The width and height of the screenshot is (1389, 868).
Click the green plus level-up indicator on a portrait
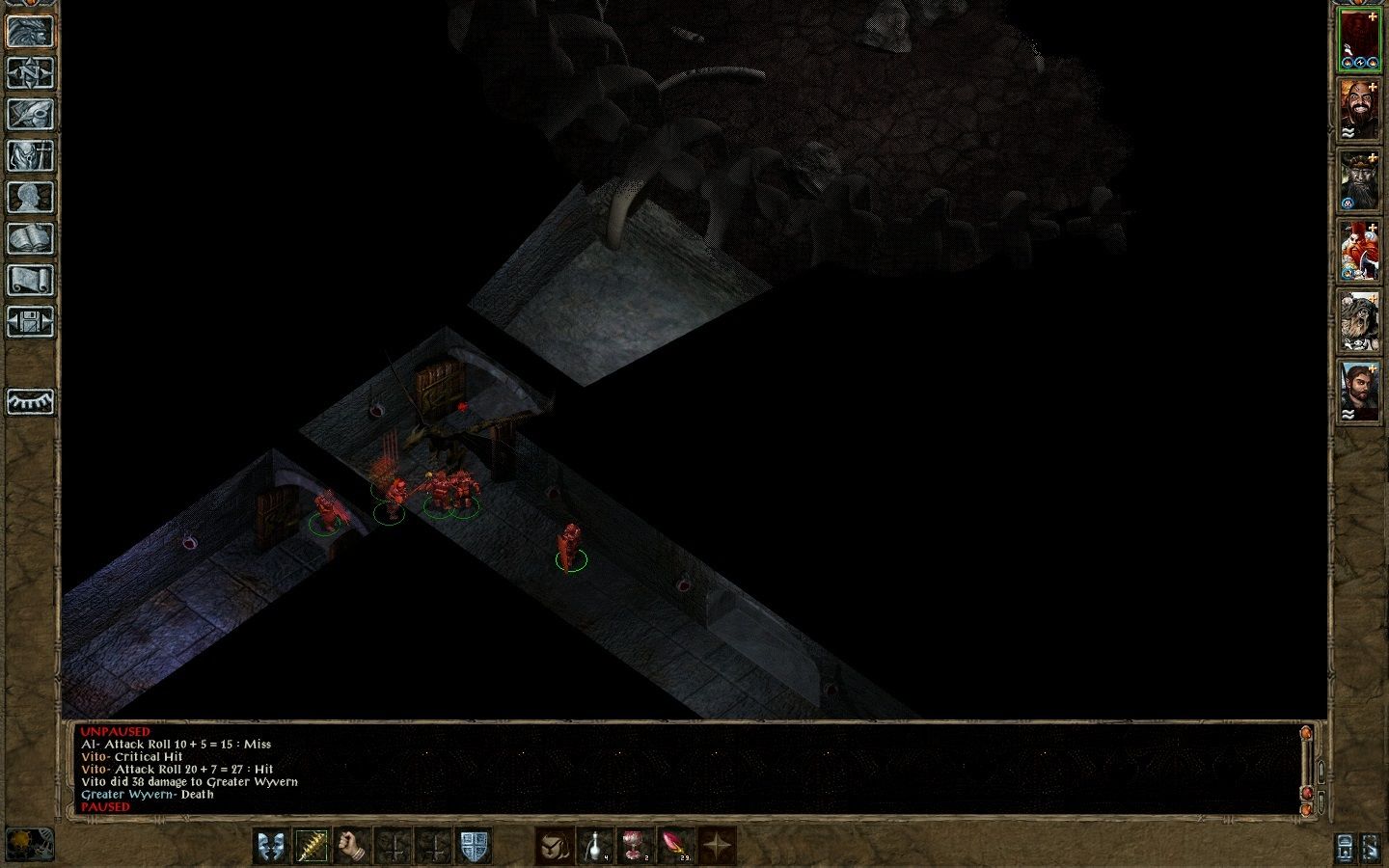(x=1372, y=16)
